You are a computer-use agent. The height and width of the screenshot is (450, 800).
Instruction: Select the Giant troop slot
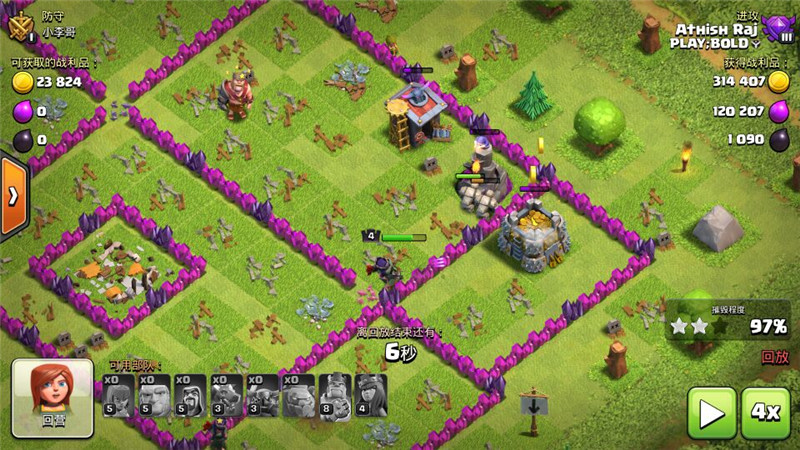[155, 396]
